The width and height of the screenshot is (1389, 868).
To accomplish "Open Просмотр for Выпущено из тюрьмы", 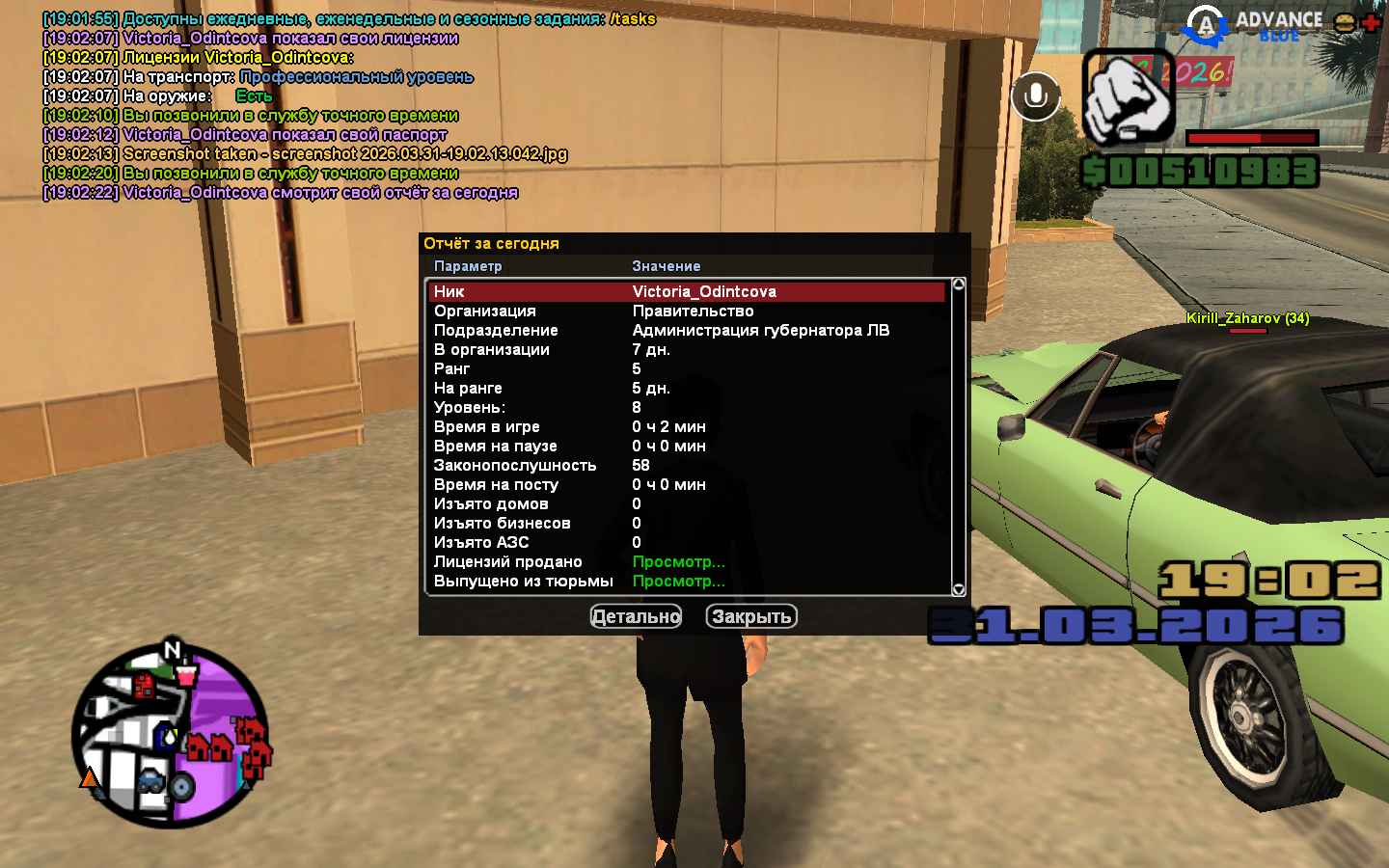I will (678, 581).
